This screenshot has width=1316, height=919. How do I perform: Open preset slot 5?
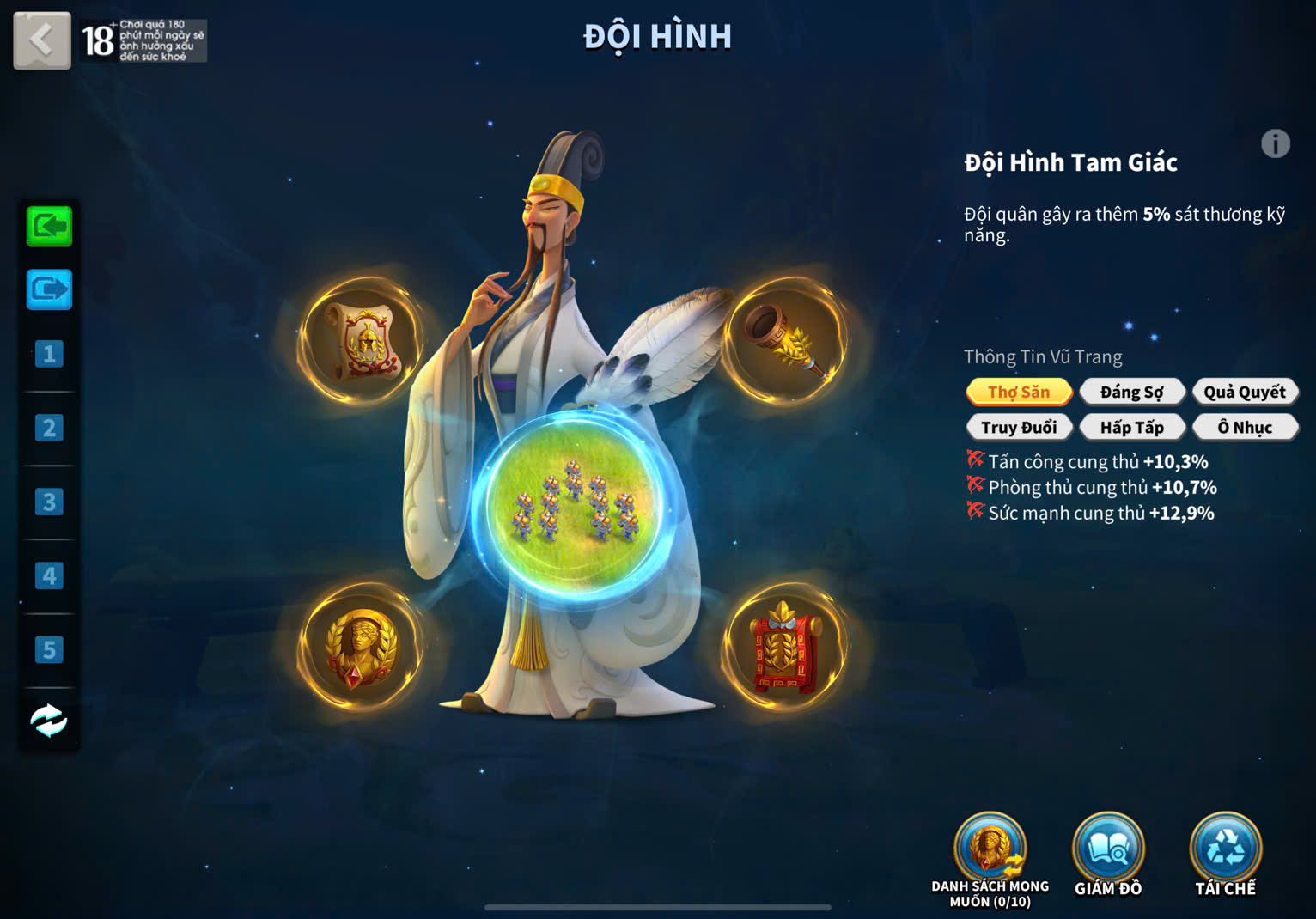49,649
